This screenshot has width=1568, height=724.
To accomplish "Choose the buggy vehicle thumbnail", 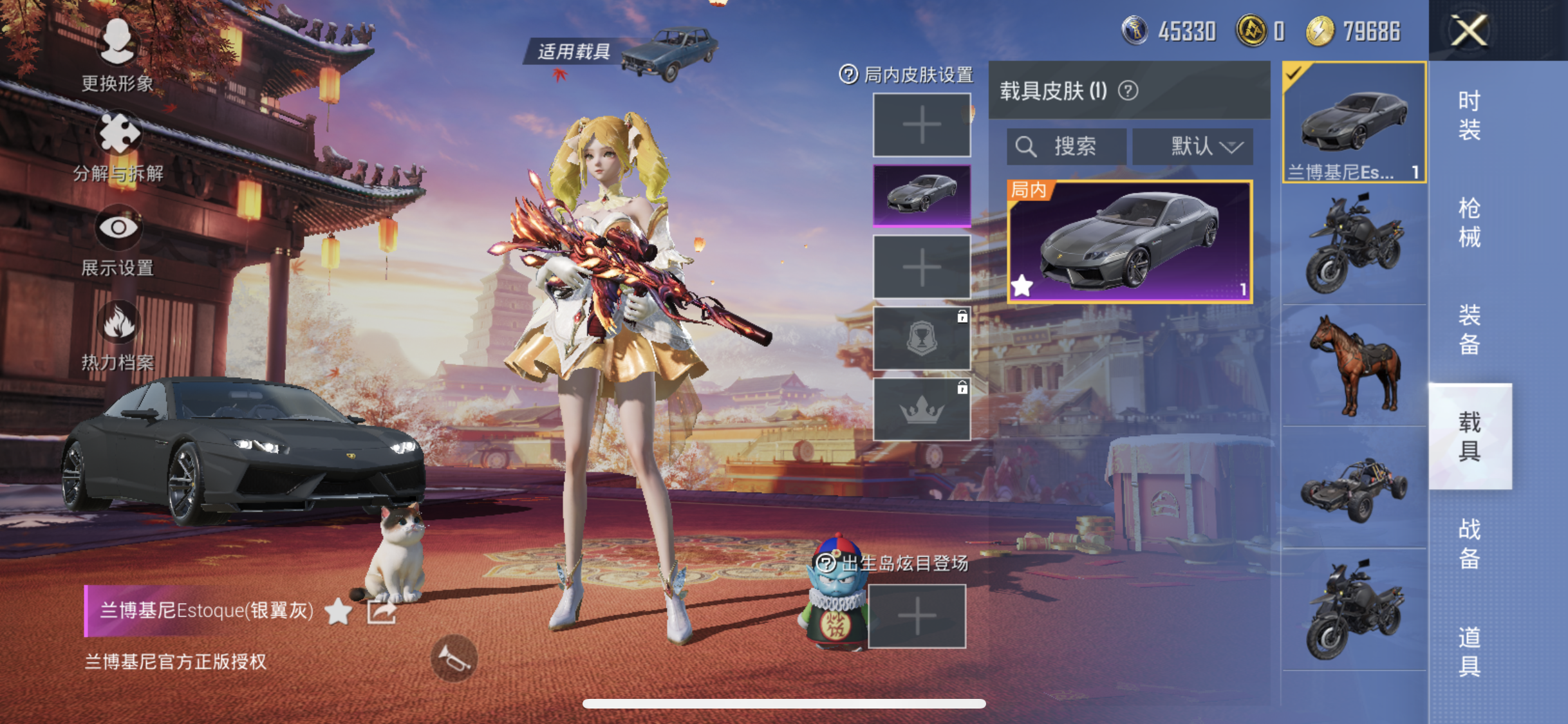I will [1354, 488].
